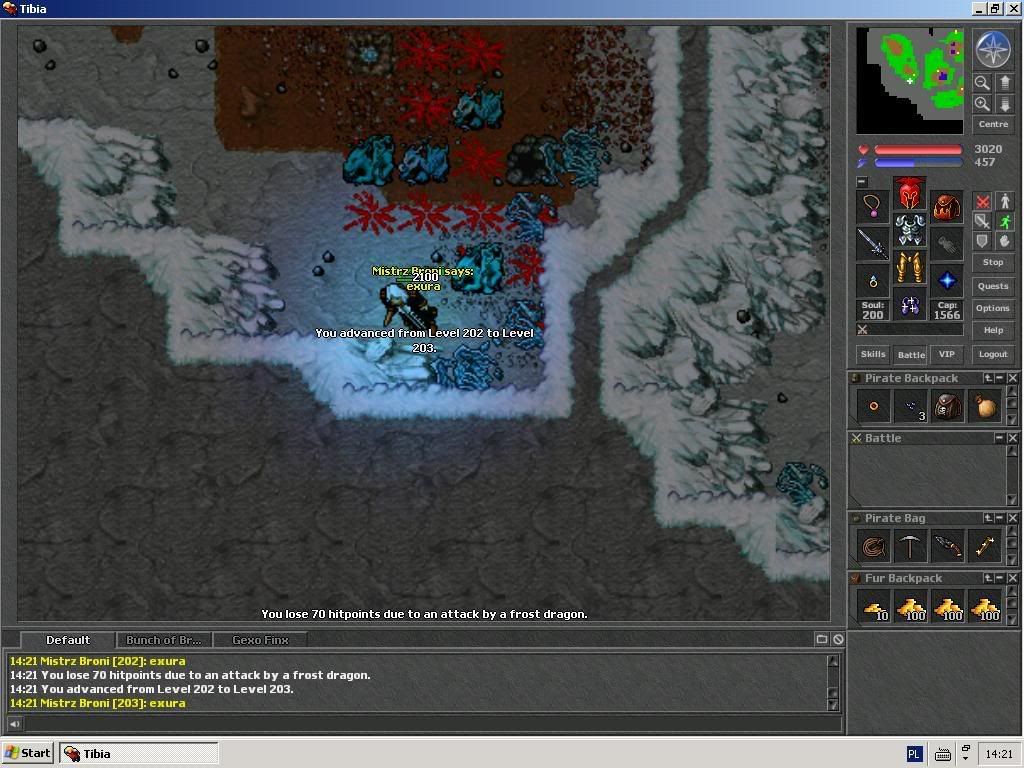The image size is (1024, 768).
Task: Select the pick in Pirate Bag
Action: 910,546
